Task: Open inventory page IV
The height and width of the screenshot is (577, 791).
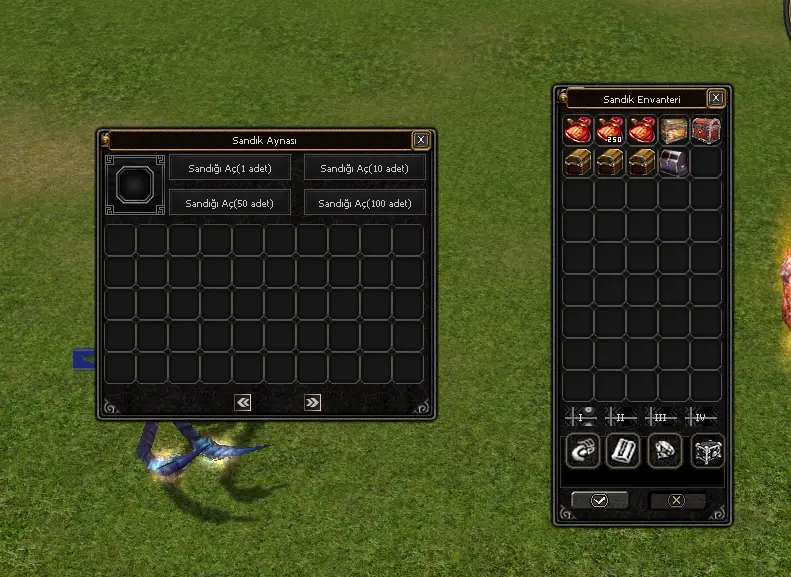Action: point(700,417)
